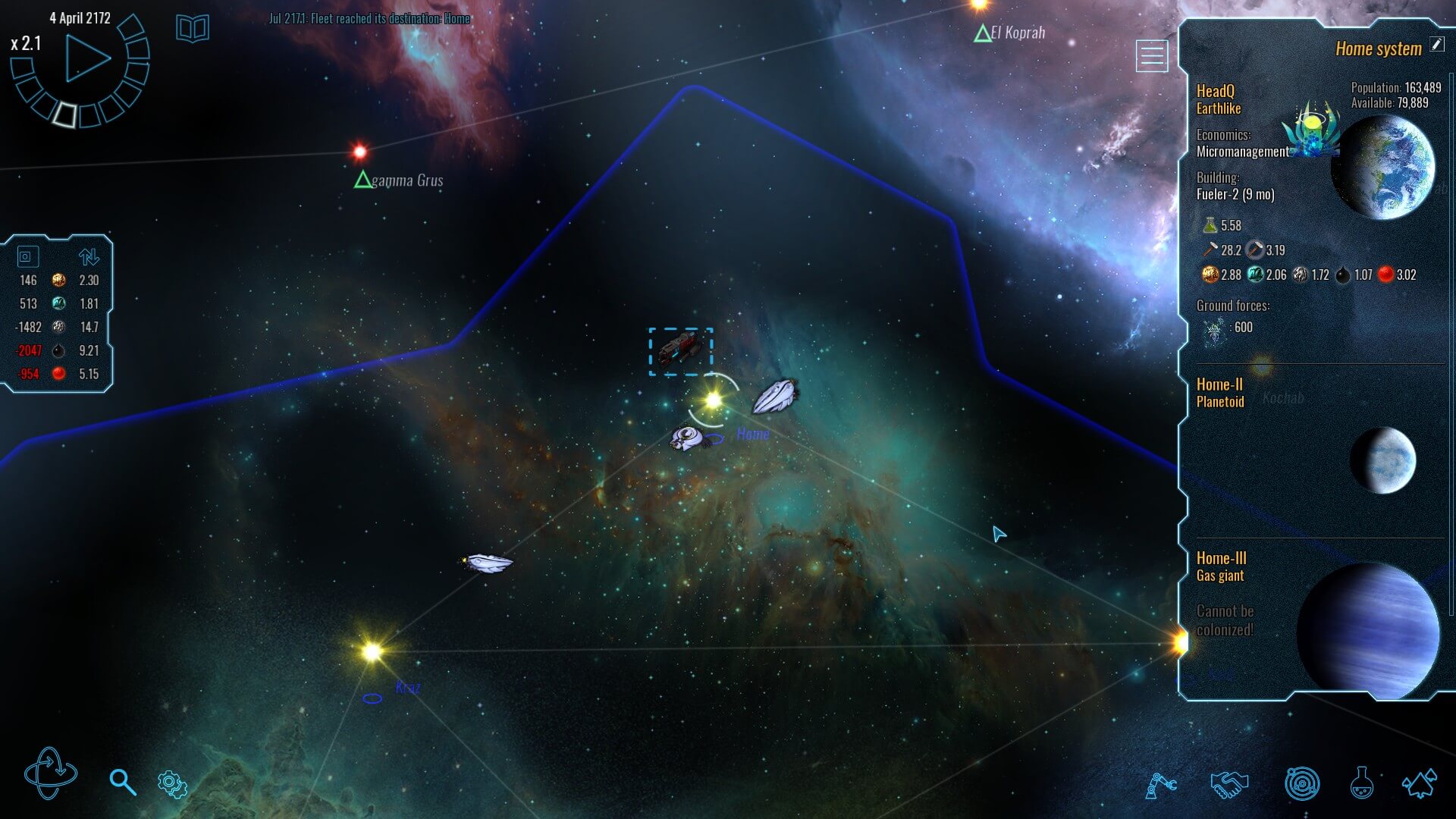Open the fleet ships icon

pos(1420,784)
